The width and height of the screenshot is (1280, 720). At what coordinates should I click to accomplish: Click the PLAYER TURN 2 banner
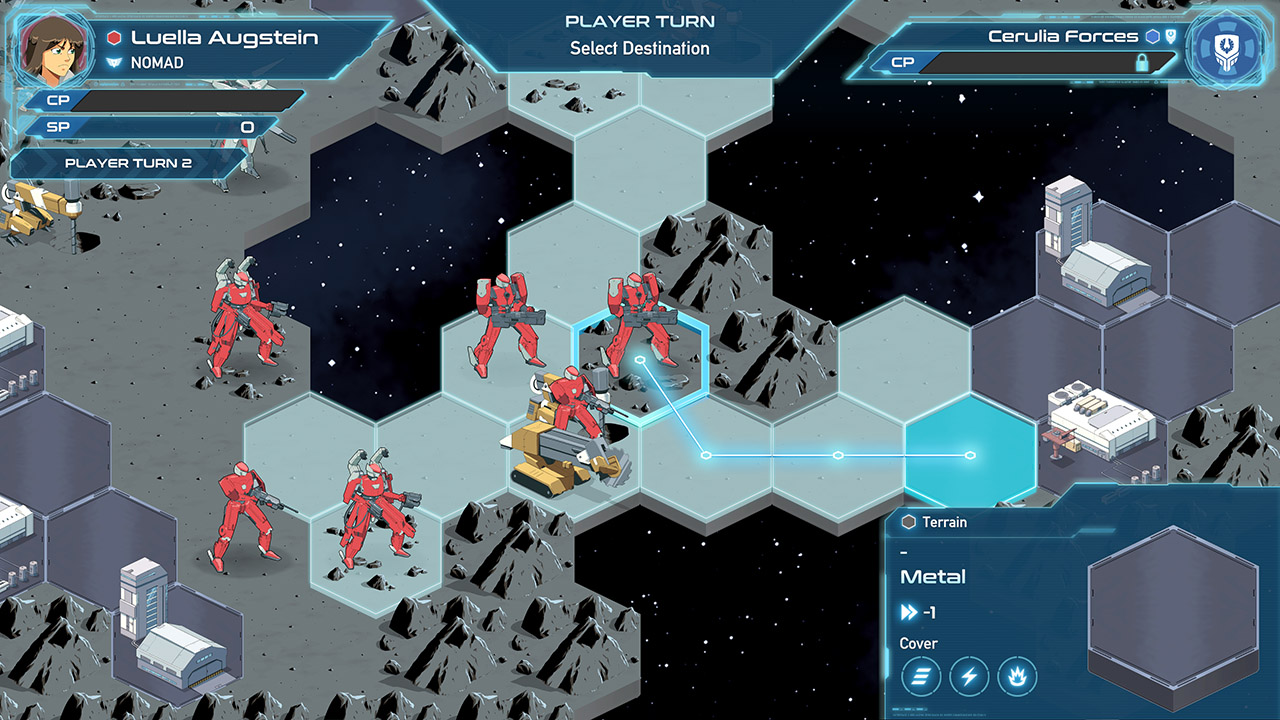(130, 163)
